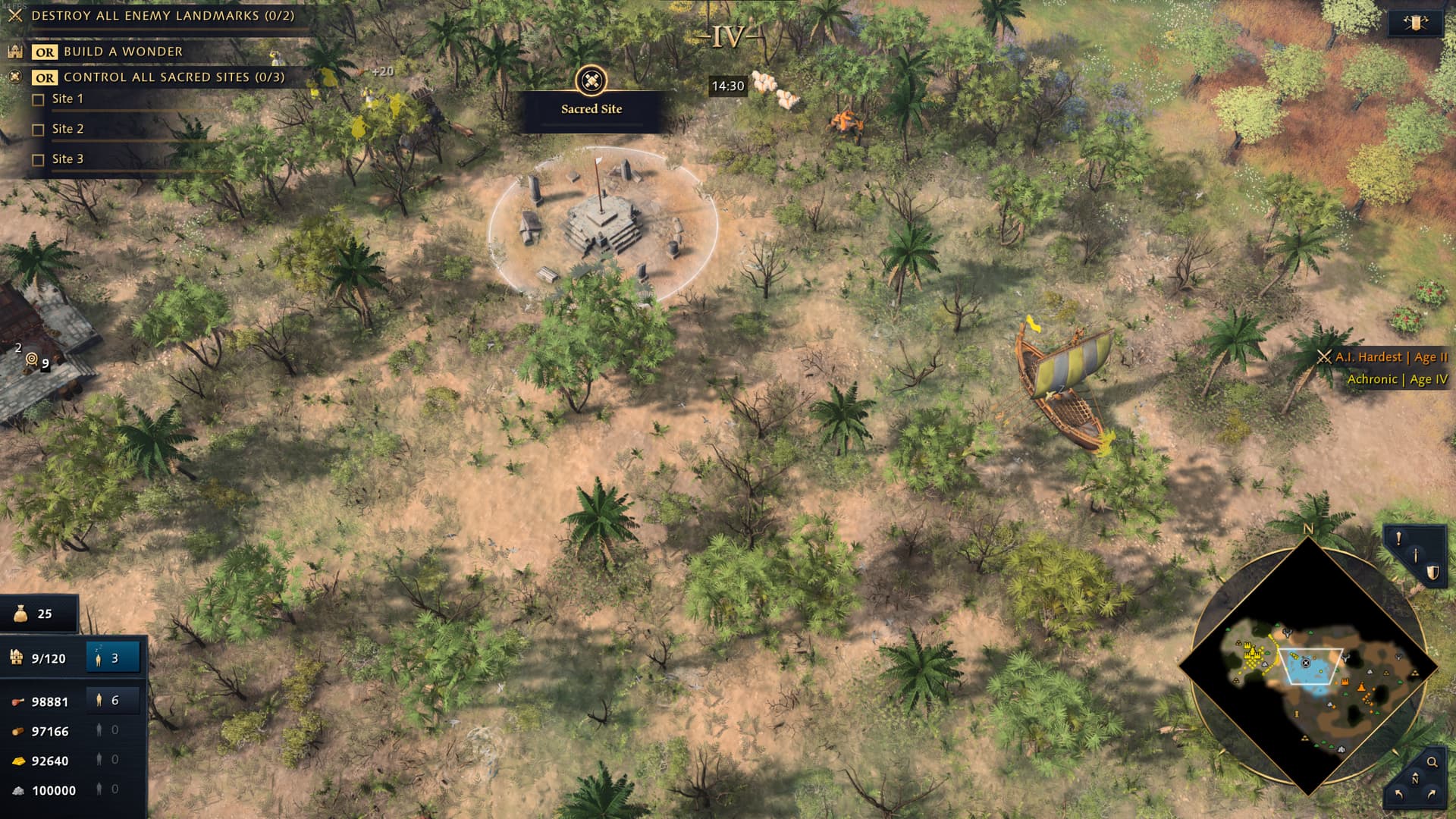
Task: Select the six food villagers
Action: click(113, 701)
